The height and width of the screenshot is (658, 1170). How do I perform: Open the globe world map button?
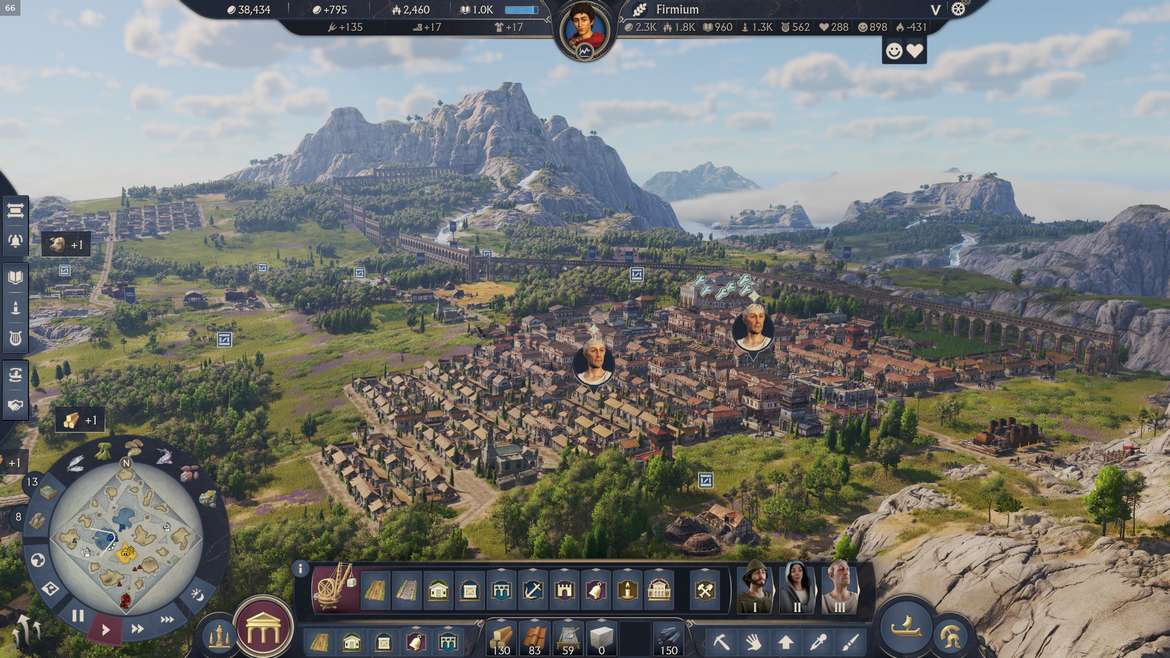pos(37,559)
